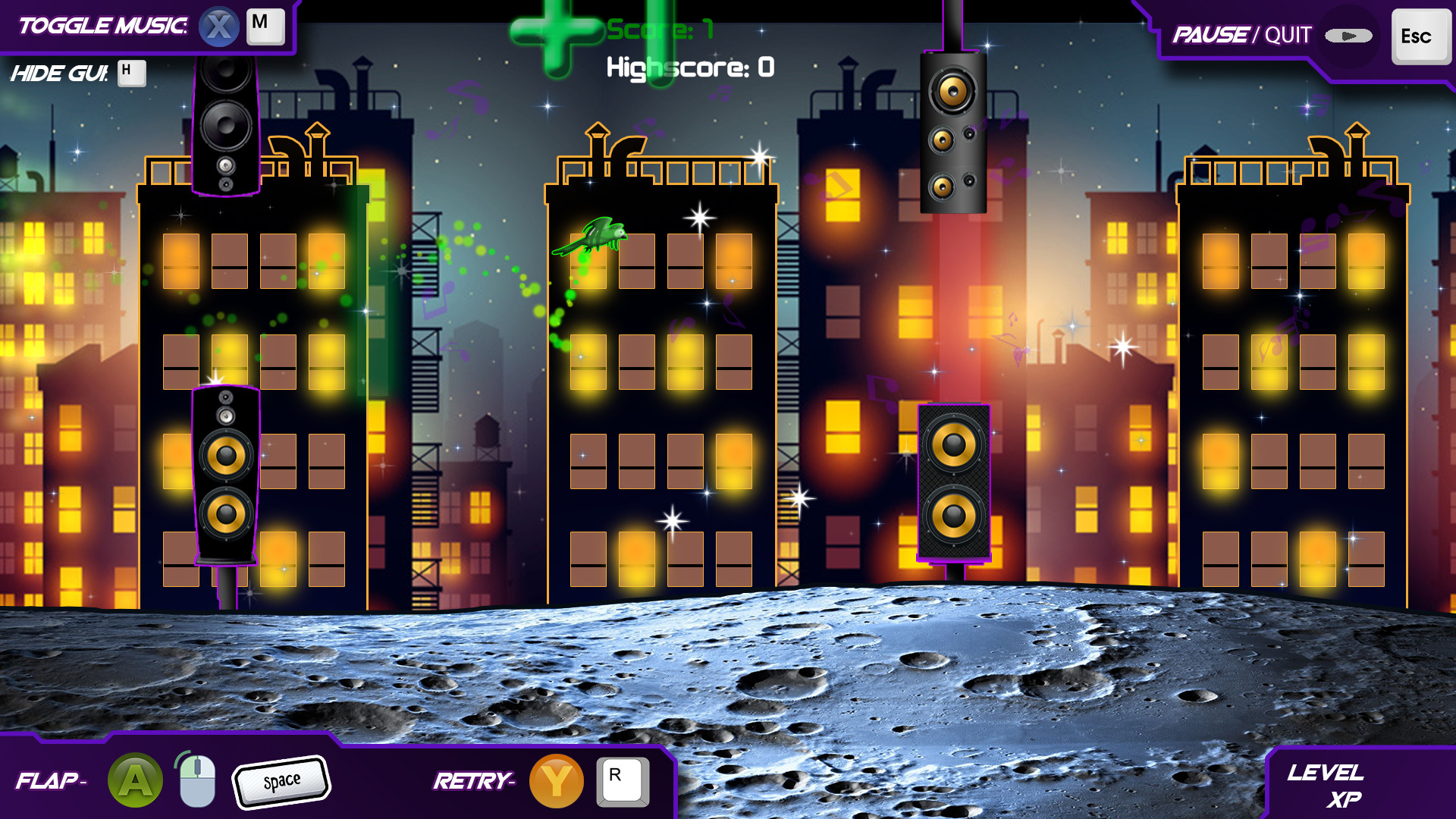Toggle the background music off
Image resolution: width=1456 pixels, height=819 pixels.
pyautogui.click(x=102, y=25)
